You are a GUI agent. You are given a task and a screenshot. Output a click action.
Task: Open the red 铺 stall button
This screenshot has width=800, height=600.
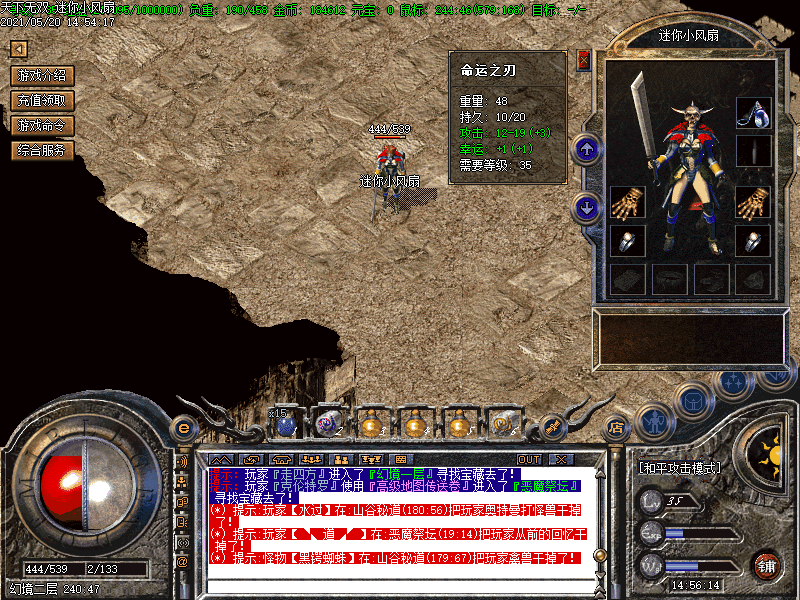point(767,563)
